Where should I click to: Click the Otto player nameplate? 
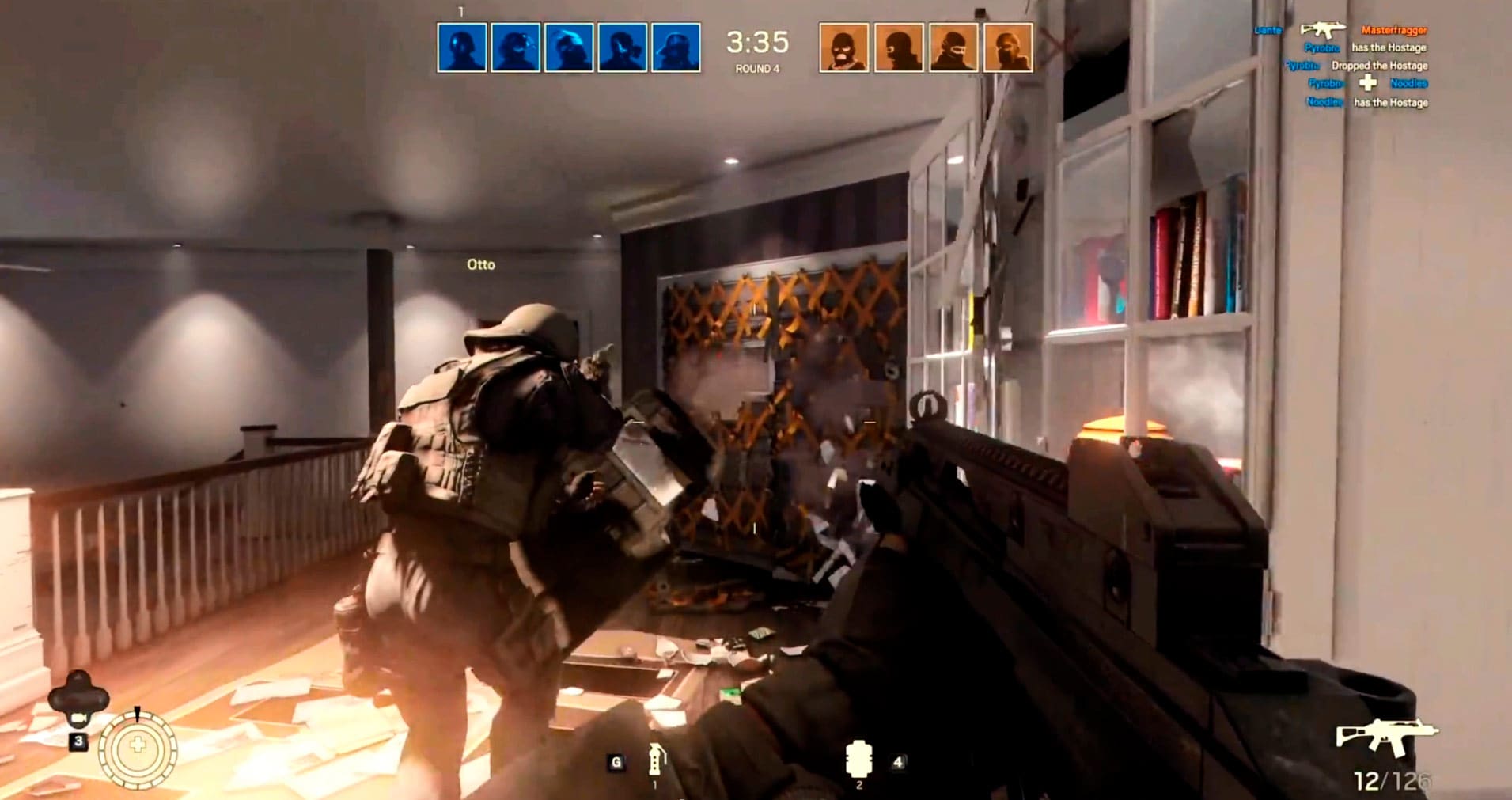point(481,264)
